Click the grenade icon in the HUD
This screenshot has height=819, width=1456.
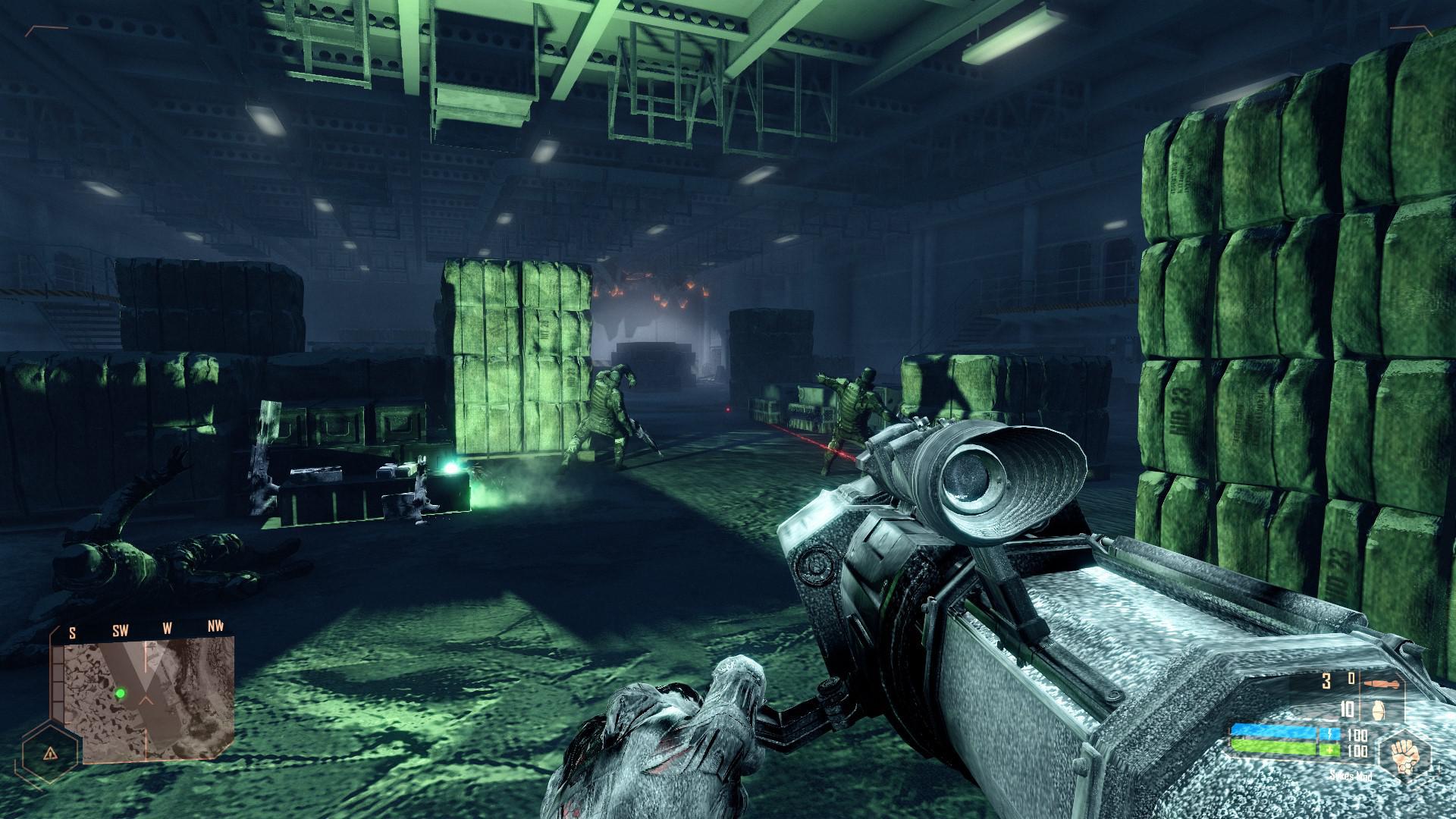pyautogui.click(x=1379, y=710)
